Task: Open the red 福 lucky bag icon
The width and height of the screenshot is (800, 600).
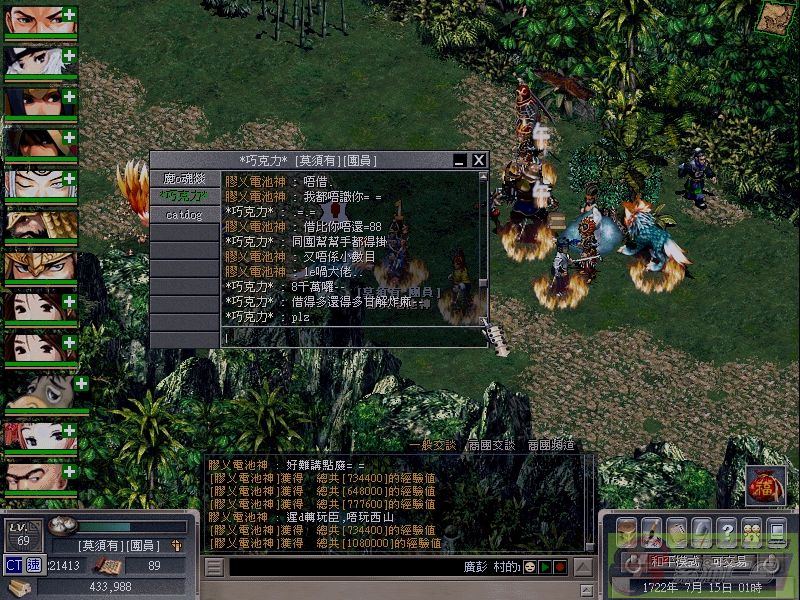Action: pyautogui.click(x=766, y=486)
